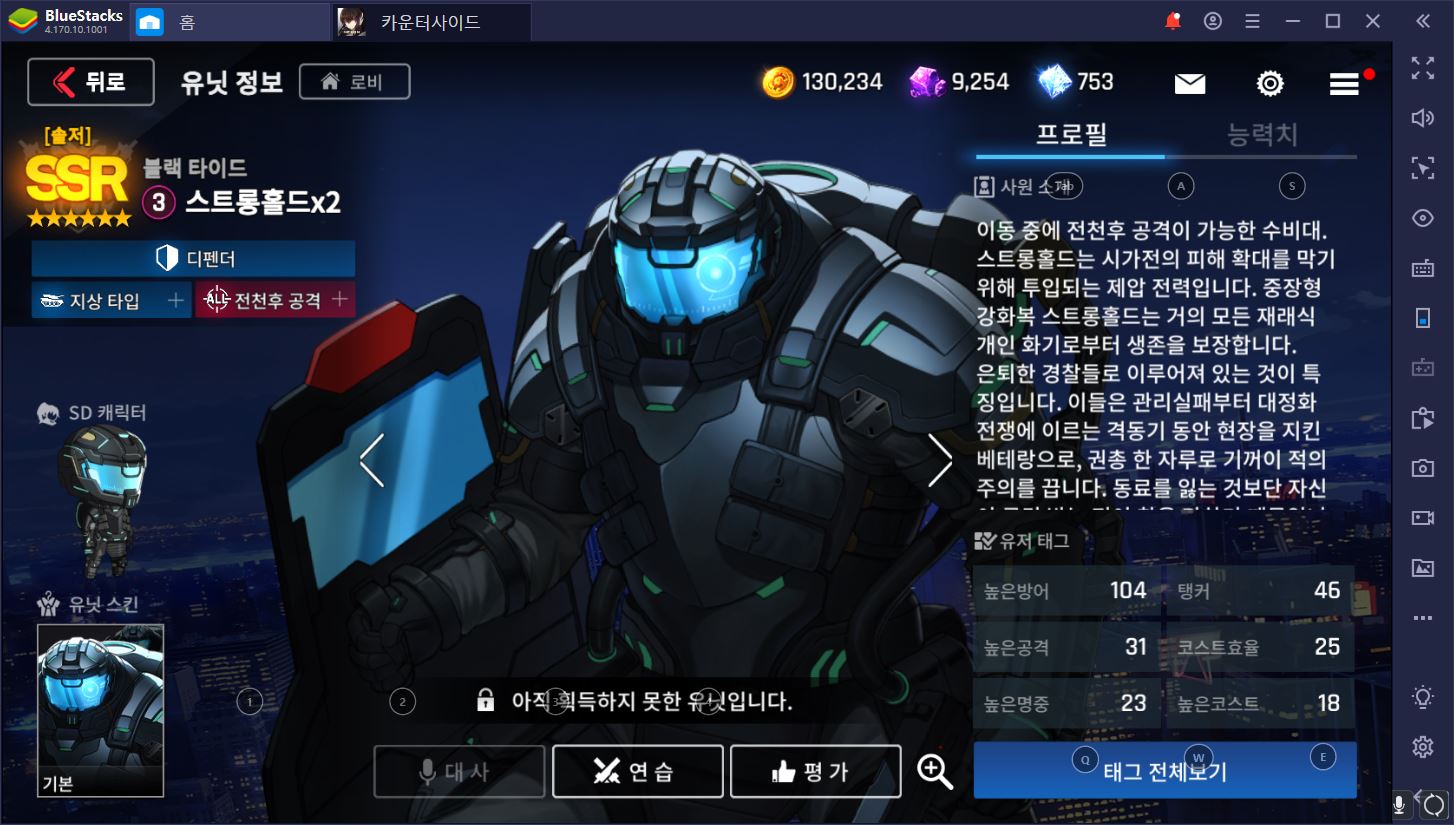1454x825 pixels.
Task: Expand the 지상 타입 tag with its plus
Action: click(x=175, y=299)
